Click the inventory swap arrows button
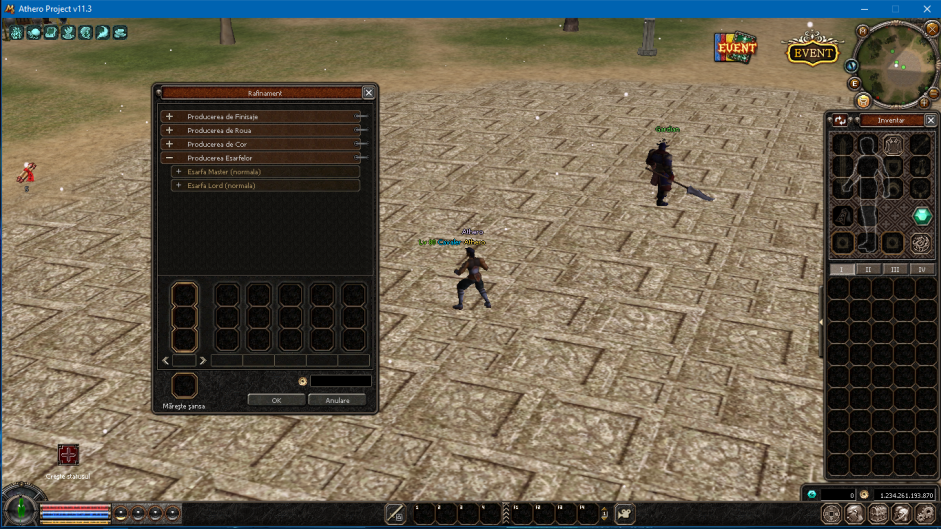This screenshot has height=529, width=941. point(841,120)
